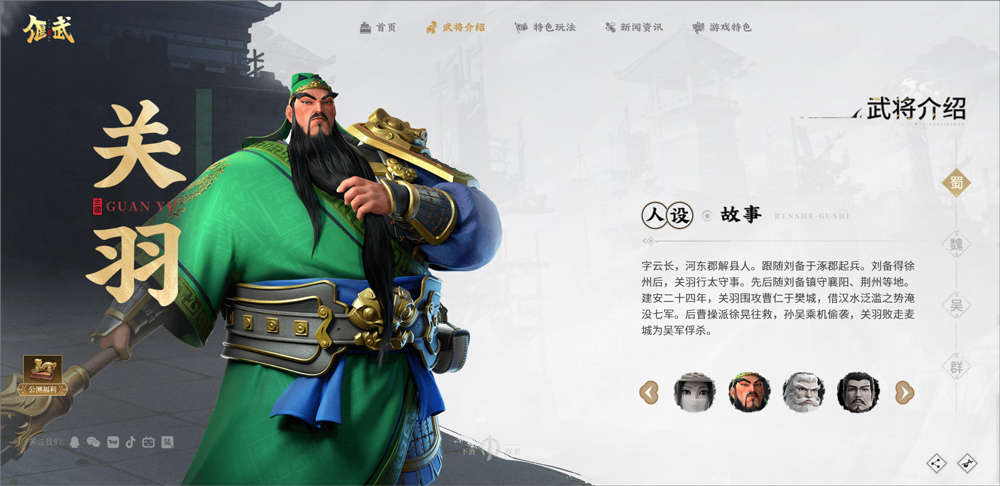Open the 新闻资讯 news section
This screenshot has height=486, width=1000.
pyautogui.click(x=634, y=27)
